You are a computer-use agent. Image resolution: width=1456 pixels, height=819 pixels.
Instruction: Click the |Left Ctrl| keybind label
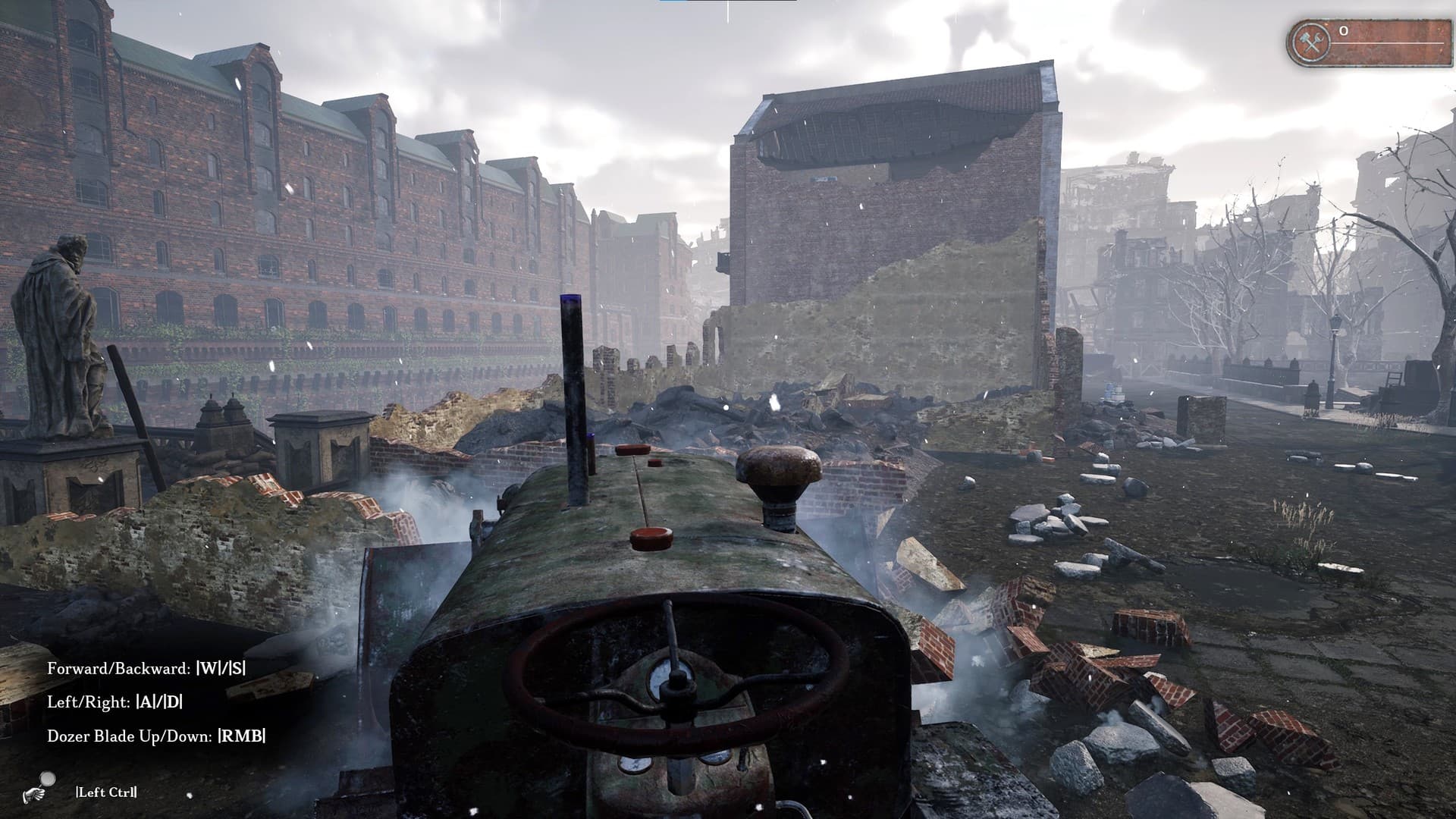[x=106, y=790]
